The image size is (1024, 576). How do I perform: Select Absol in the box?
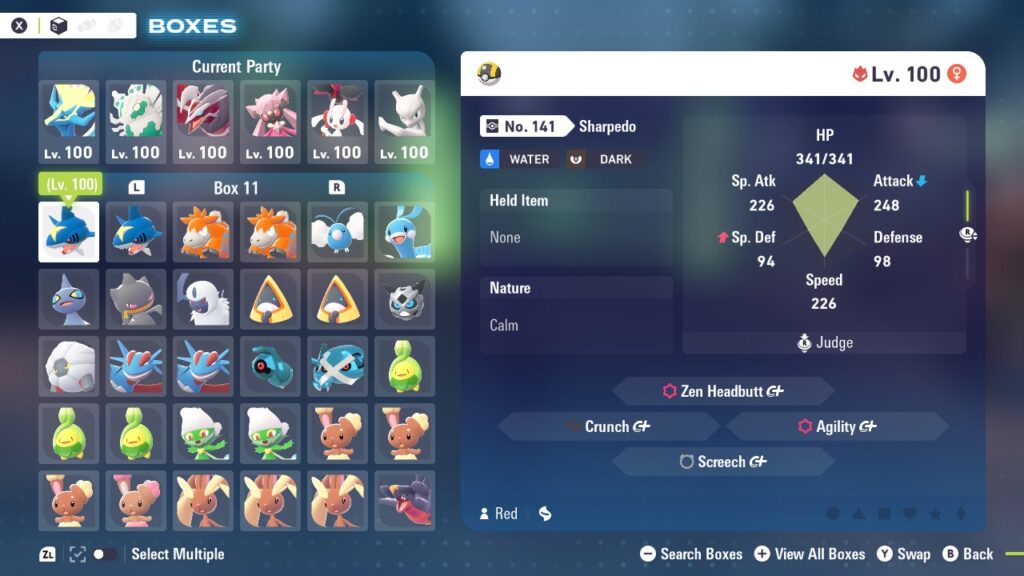click(202, 298)
